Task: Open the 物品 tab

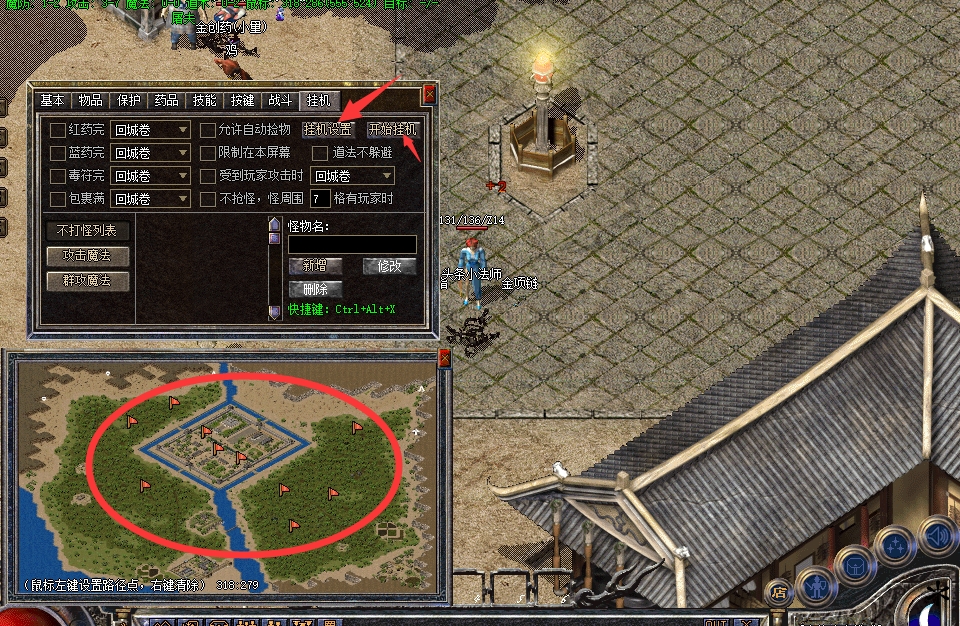Action: [x=90, y=100]
